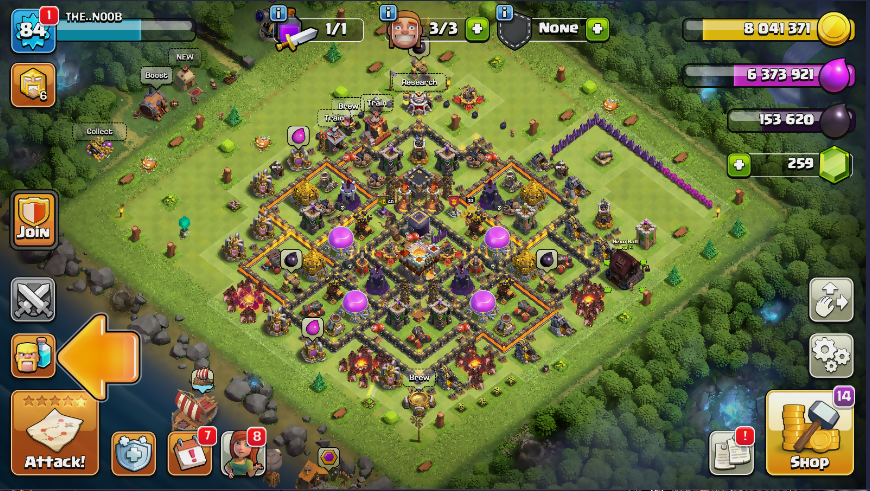
Task: Click the Join clan shield button
Action: tap(33, 220)
